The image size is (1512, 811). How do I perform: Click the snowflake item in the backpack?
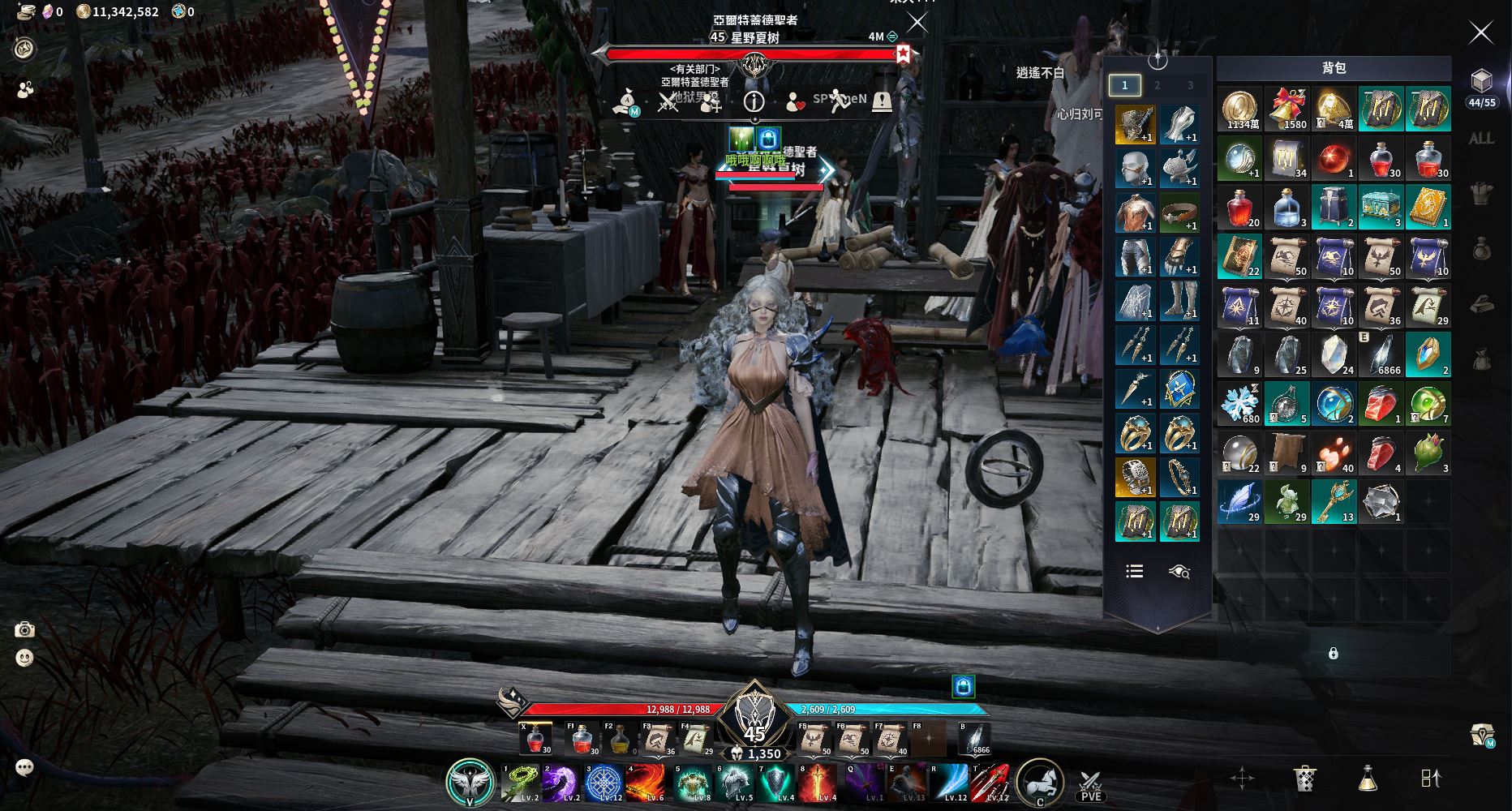tap(1240, 404)
